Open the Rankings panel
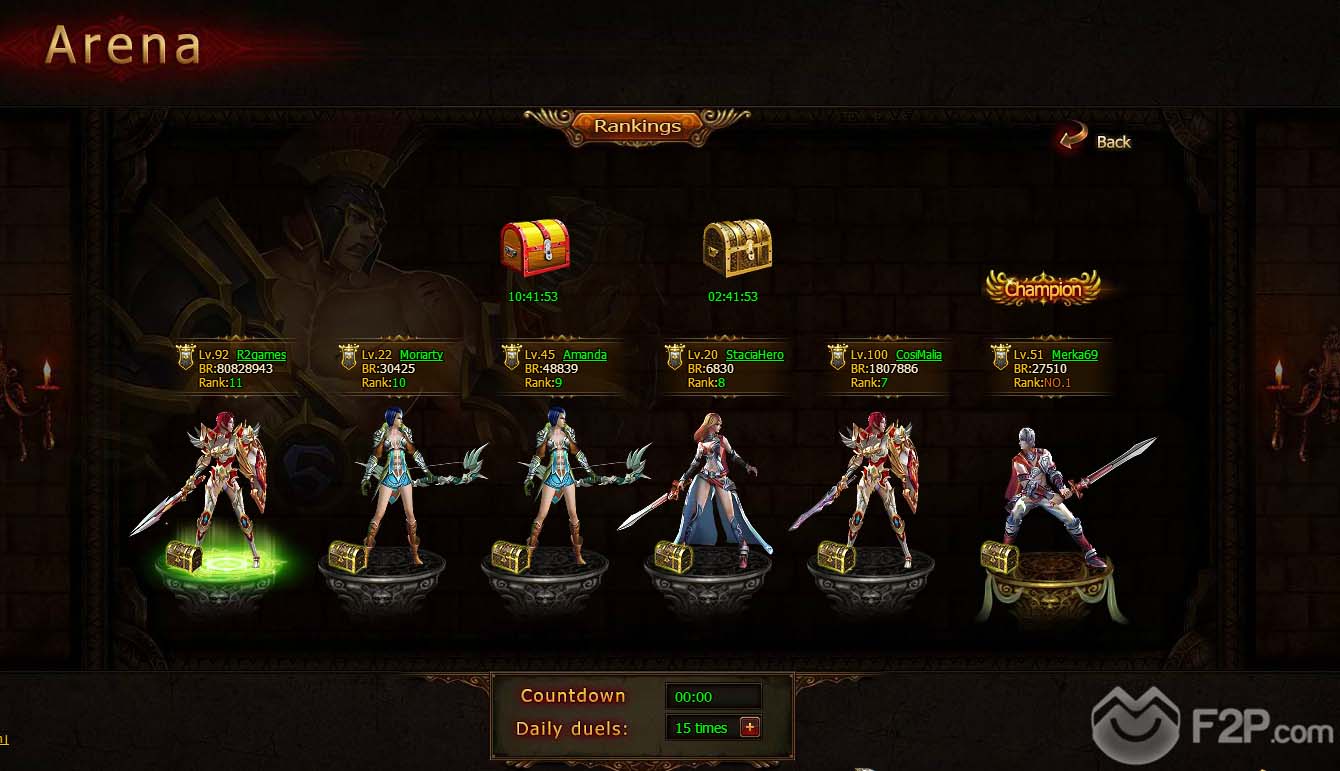Image resolution: width=1340 pixels, height=771 pixels. pos(637,126)
